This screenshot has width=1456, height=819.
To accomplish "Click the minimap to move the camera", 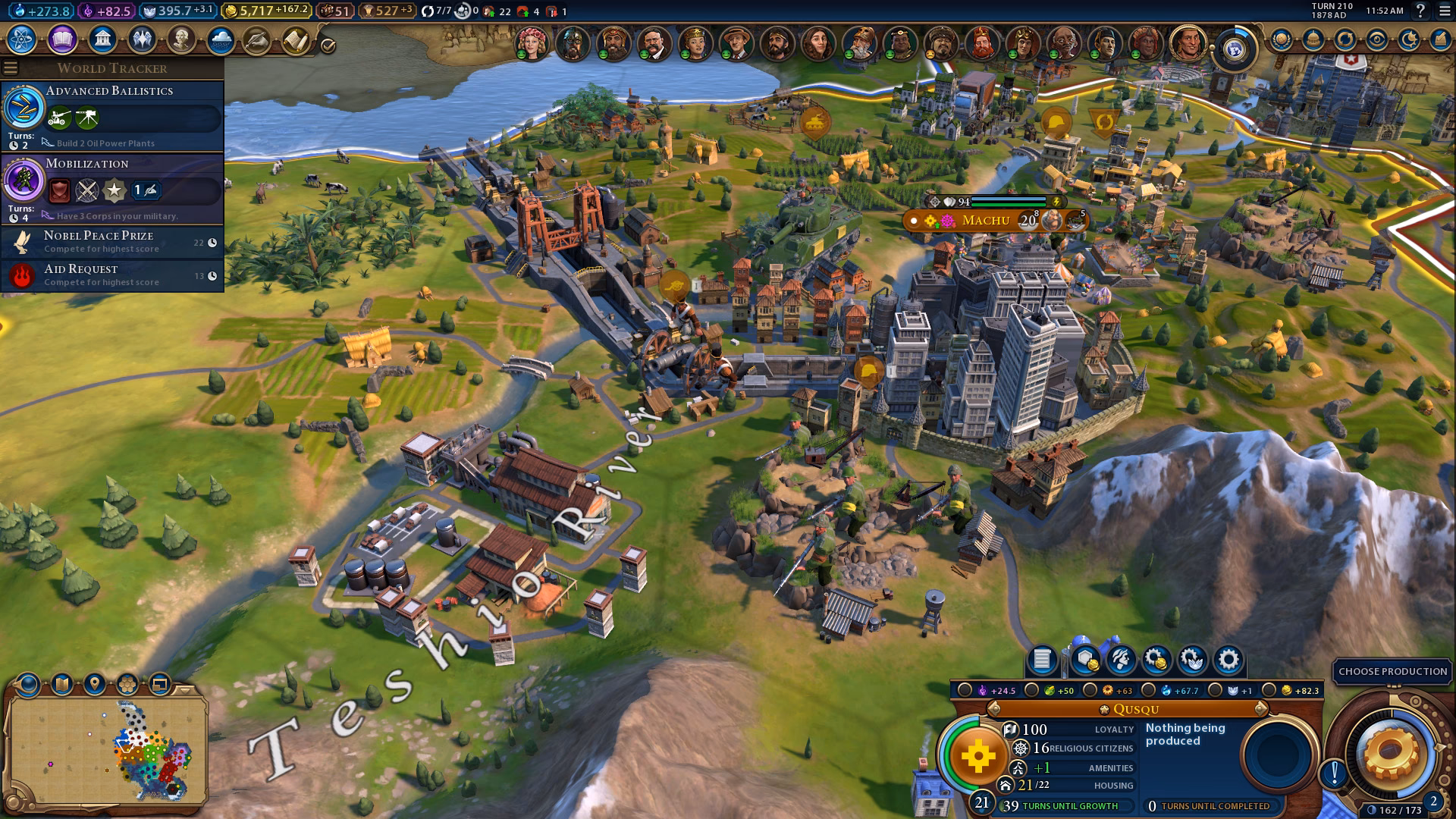I will [106, 751].
